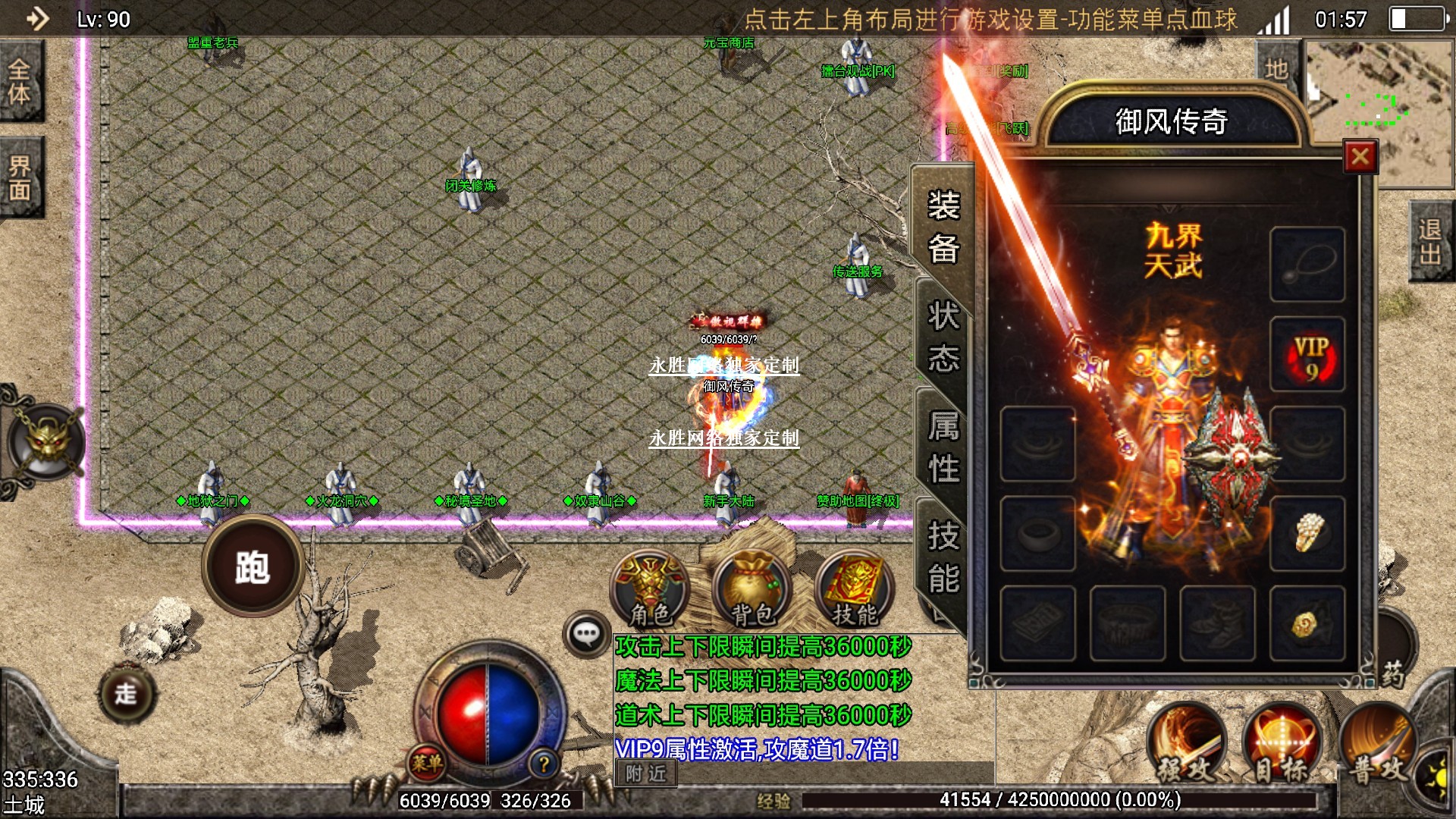The height and width of the screenshot is (819, 1456).
Task: Open the 技能 skill book icon
Action: [x=854, y=591]
